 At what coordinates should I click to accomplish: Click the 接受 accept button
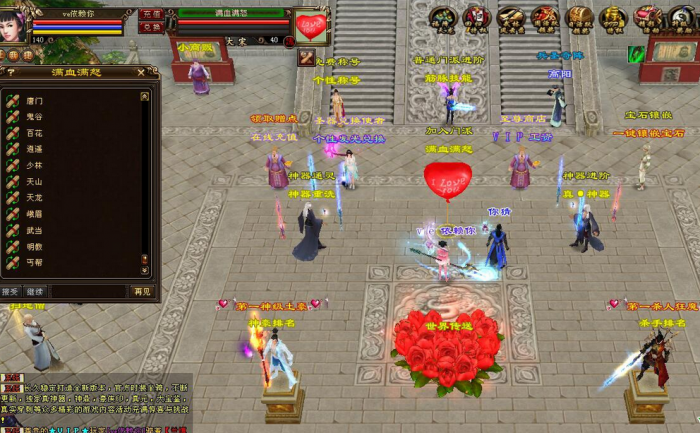click(x=11, y=292)
